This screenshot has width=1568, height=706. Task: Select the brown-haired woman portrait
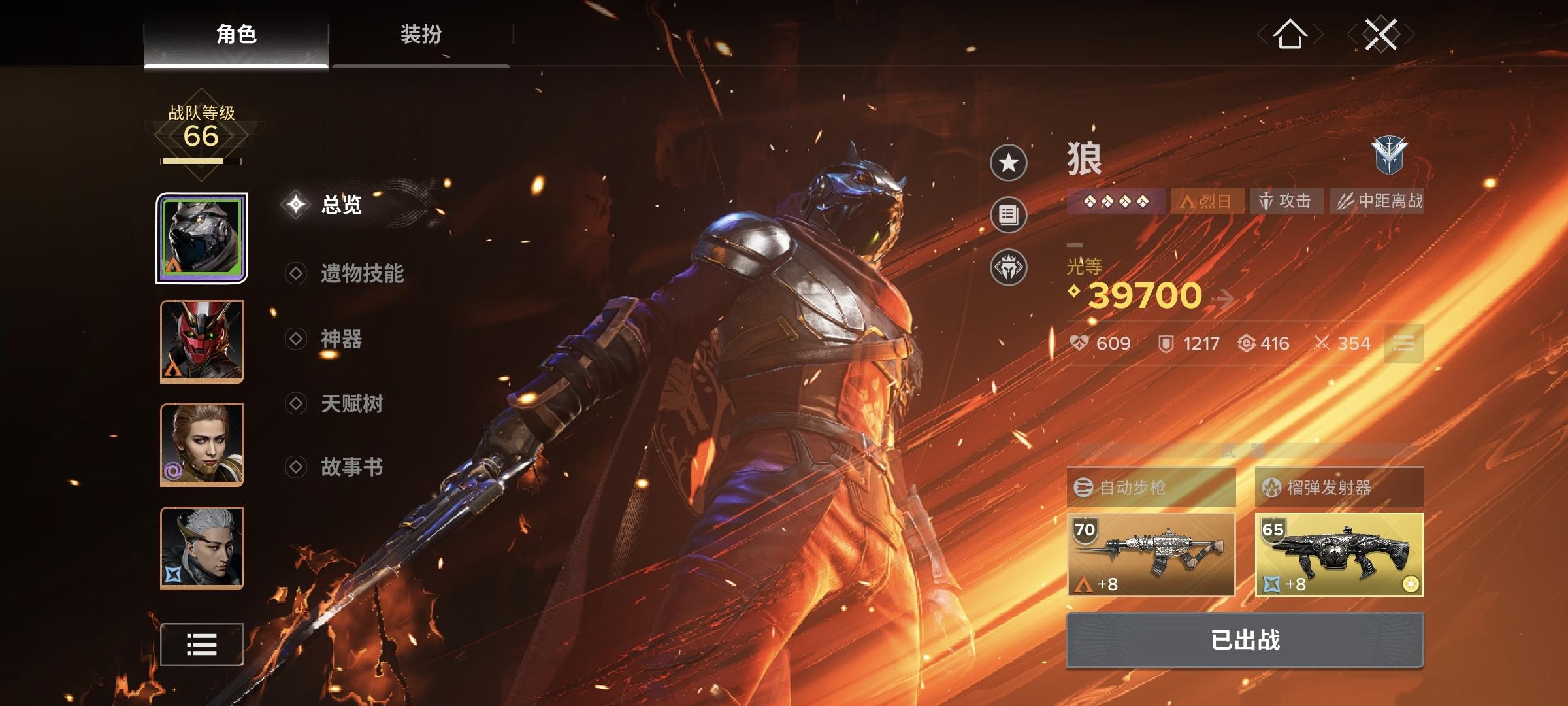click(x=202, y=445)
